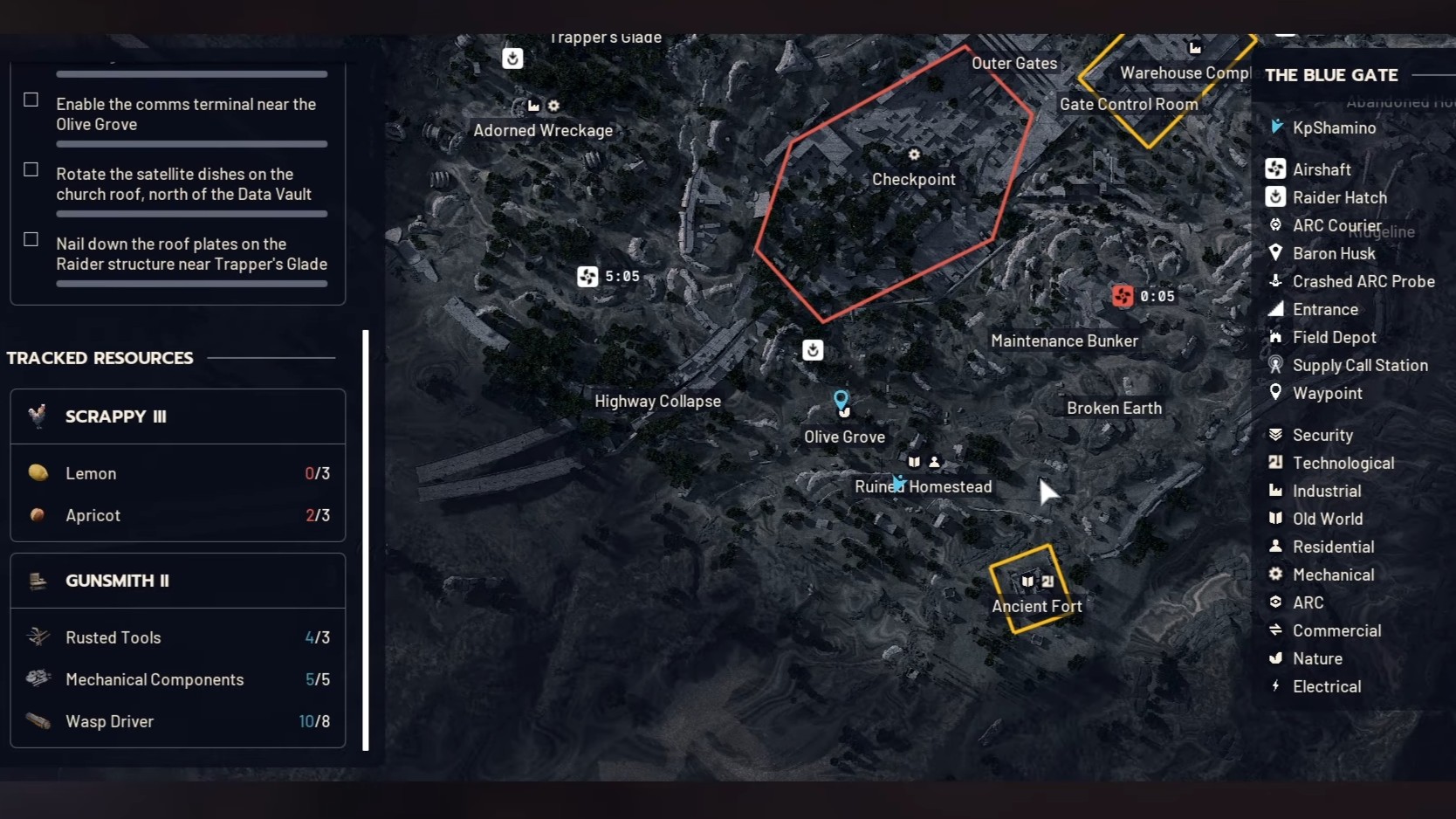Click the Gate Control Room label

click(x=1128, y=104)
